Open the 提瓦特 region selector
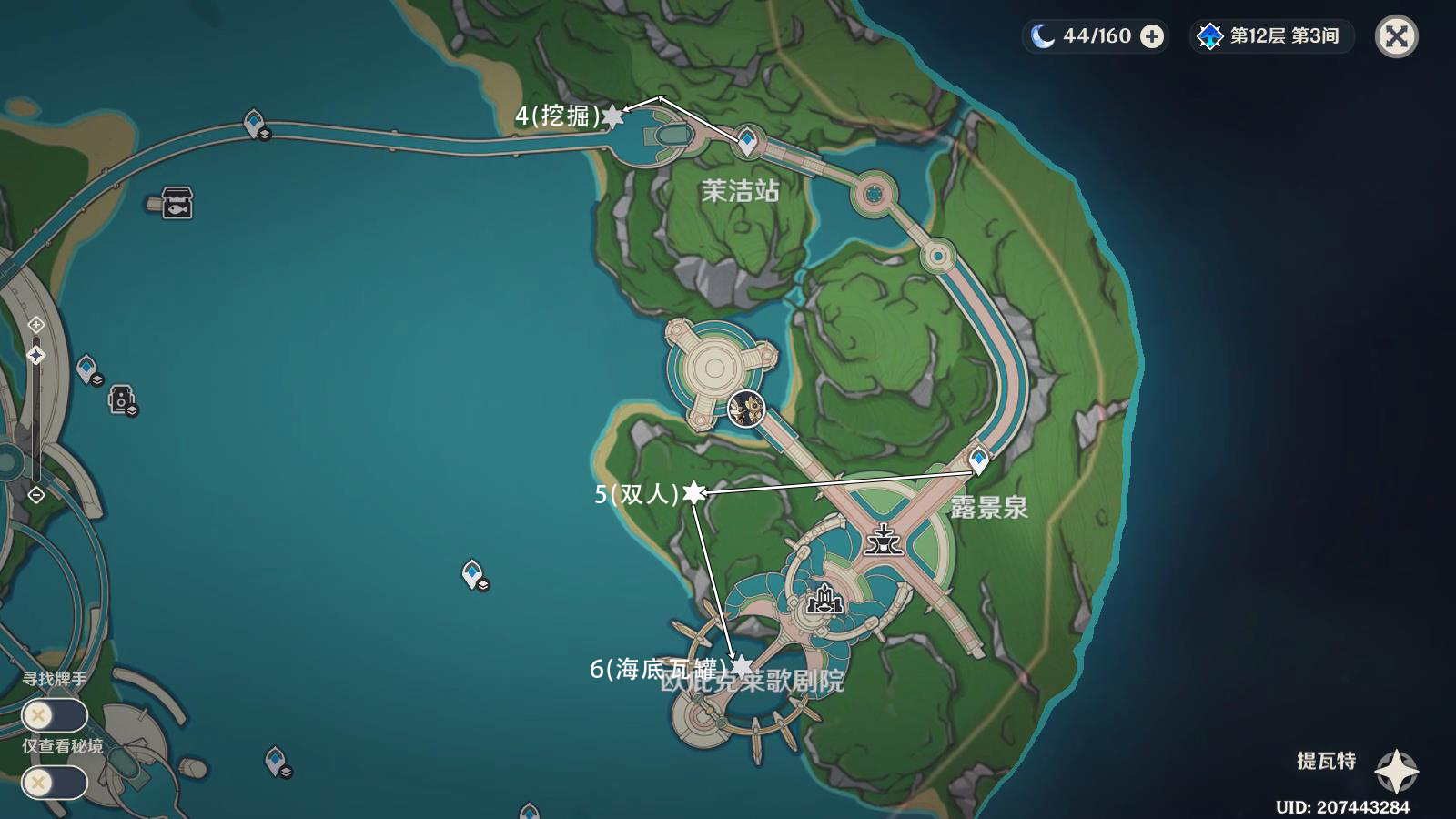The image size is (1456, 819). (1396, 772)
